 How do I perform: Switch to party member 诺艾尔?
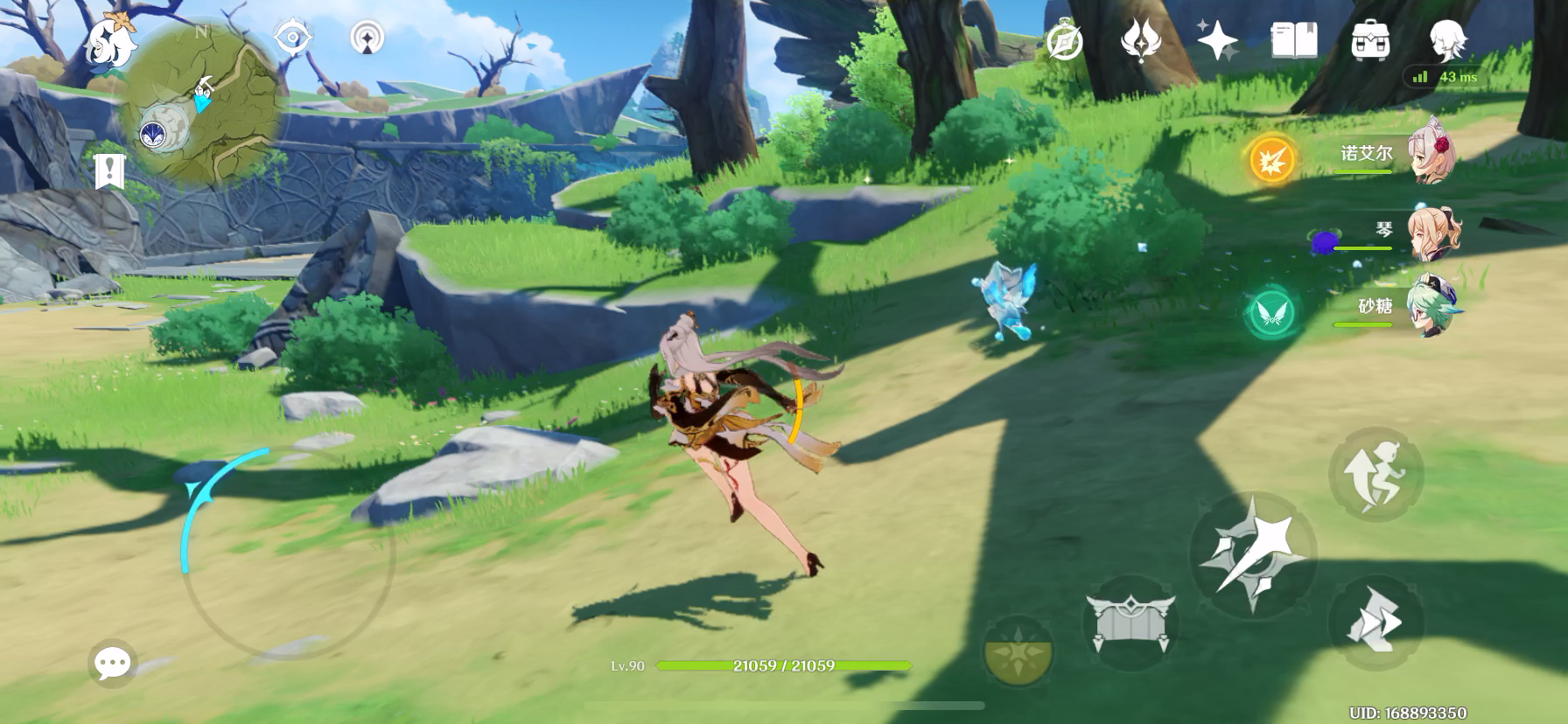(x=1429, y=151)
